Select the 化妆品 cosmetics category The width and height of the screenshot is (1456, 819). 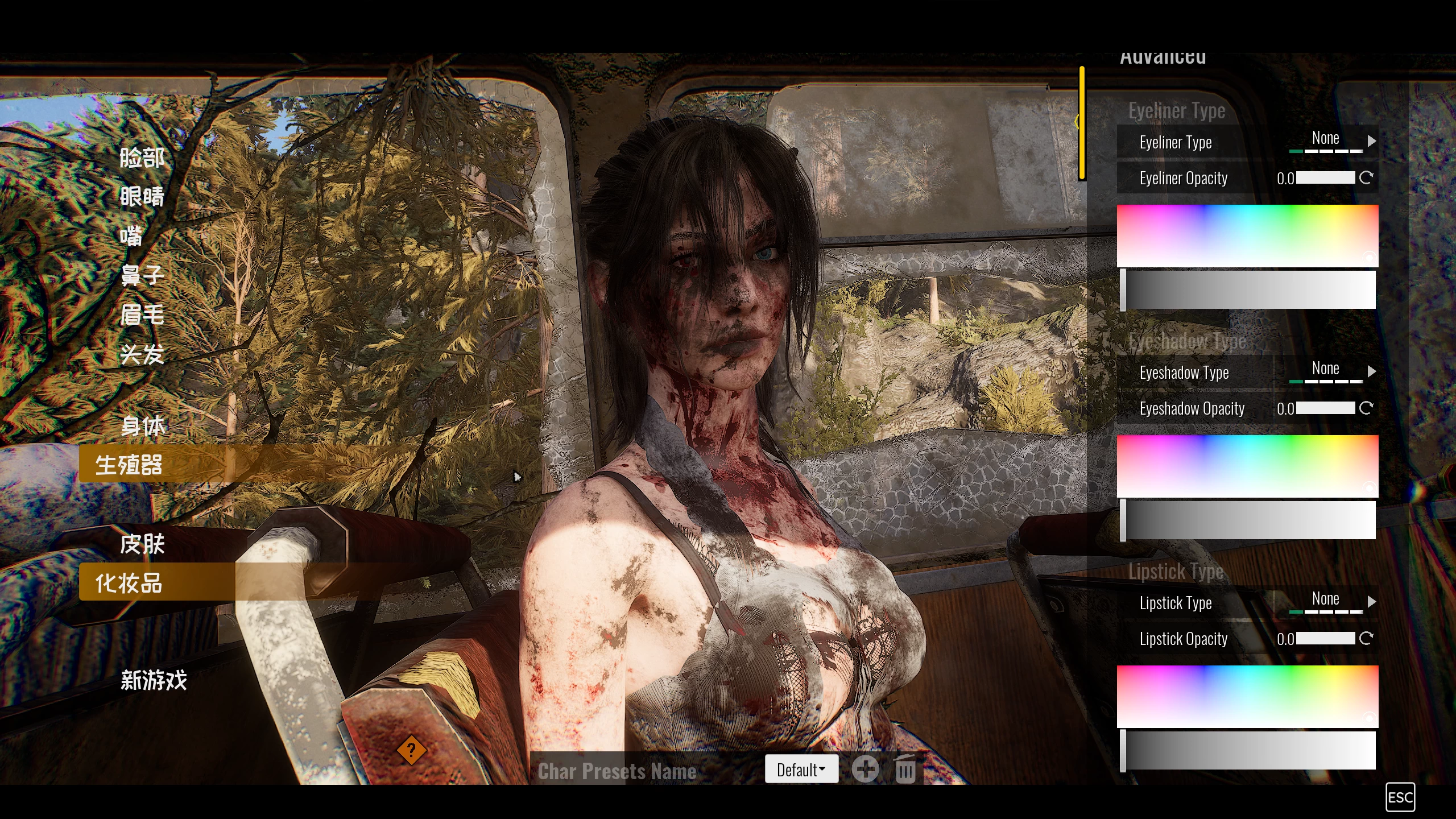click(129, 583)
